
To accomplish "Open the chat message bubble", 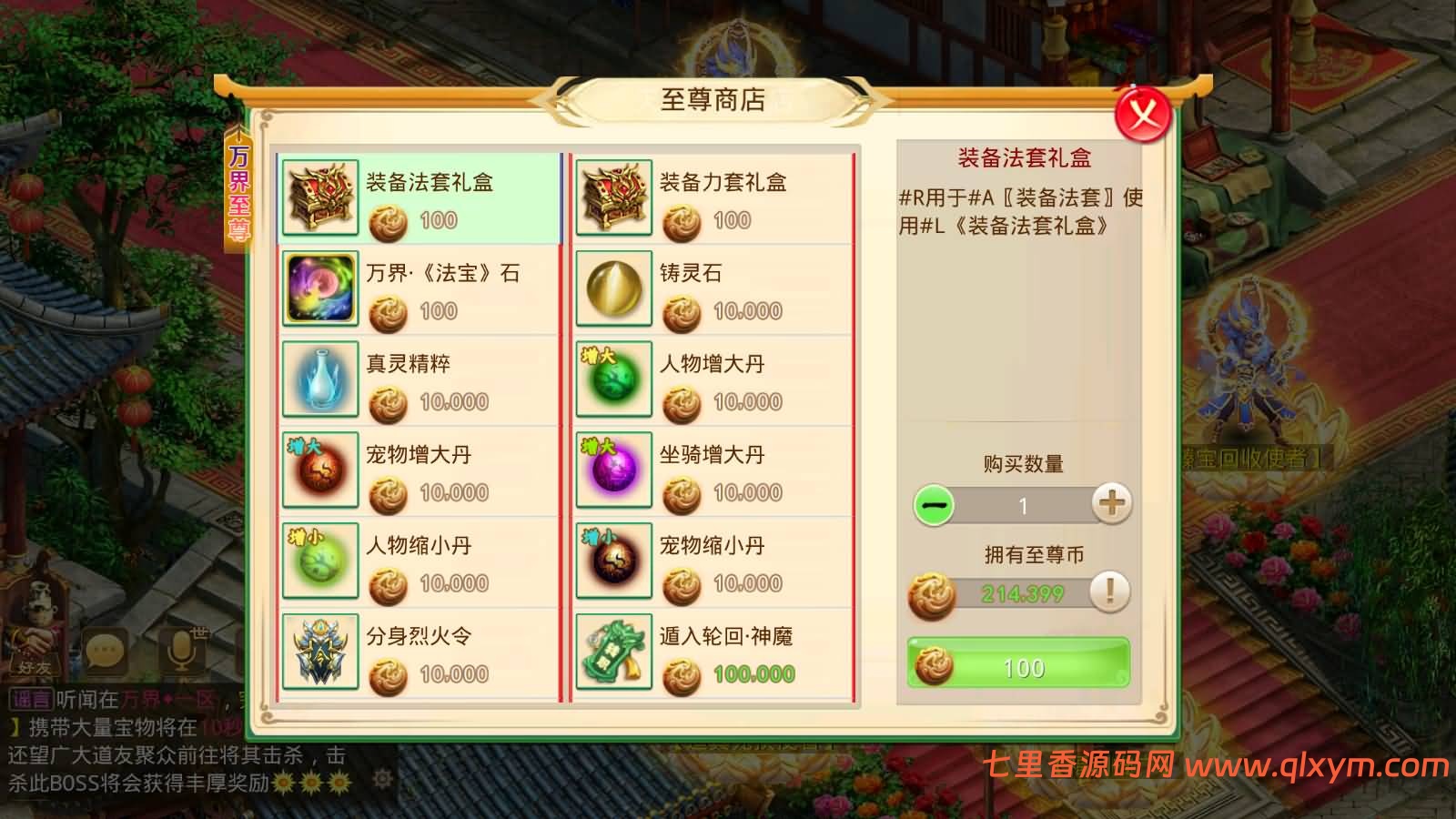I will pos(103,649).
